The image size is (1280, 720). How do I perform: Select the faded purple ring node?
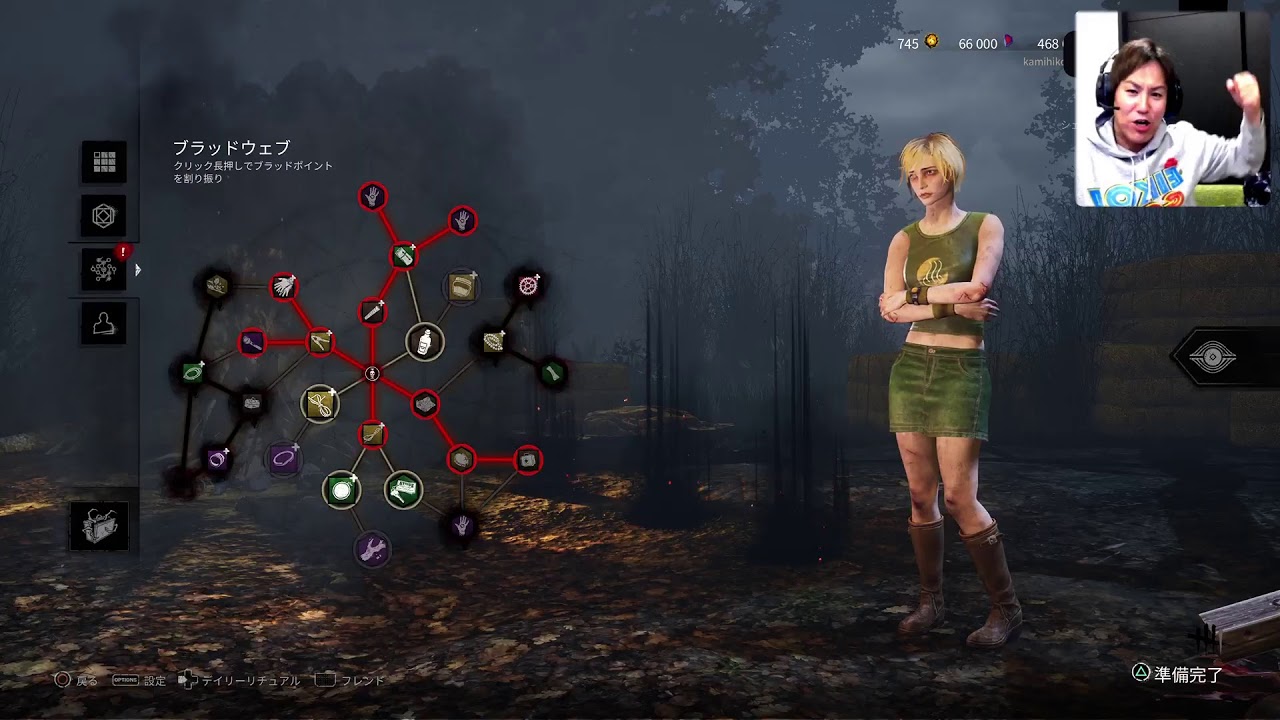(x=284, y=459)
